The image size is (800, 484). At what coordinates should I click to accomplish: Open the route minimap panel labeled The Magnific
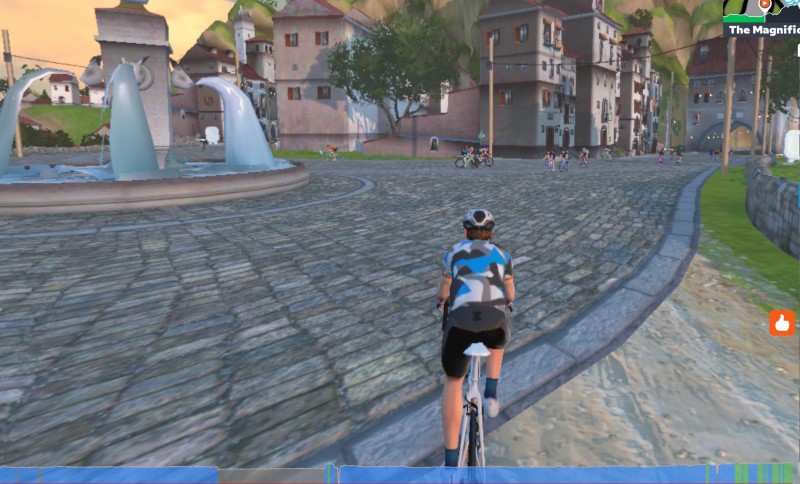tap(762, 19)
